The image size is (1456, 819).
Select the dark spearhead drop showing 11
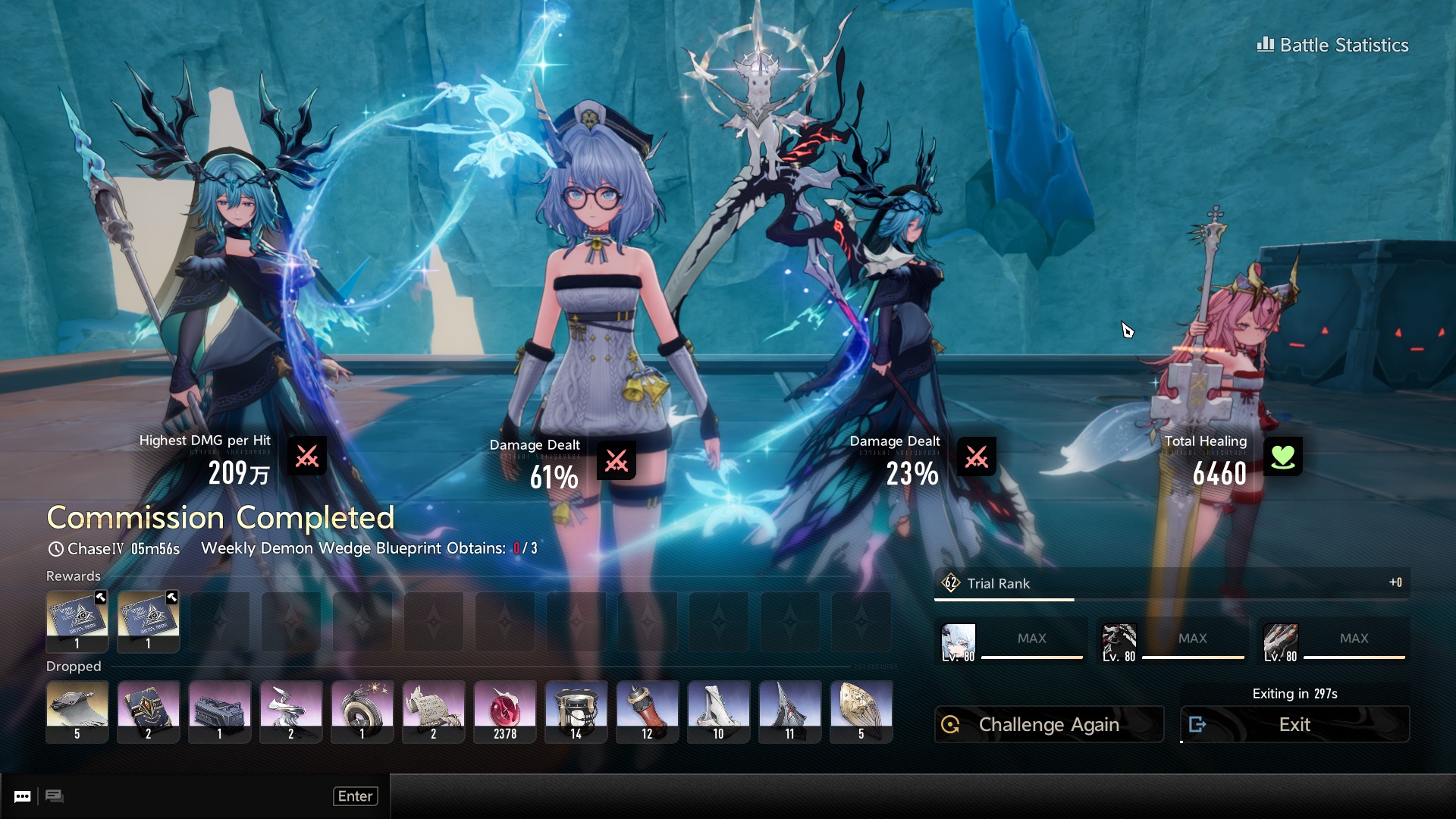click(x=790, y=711)
